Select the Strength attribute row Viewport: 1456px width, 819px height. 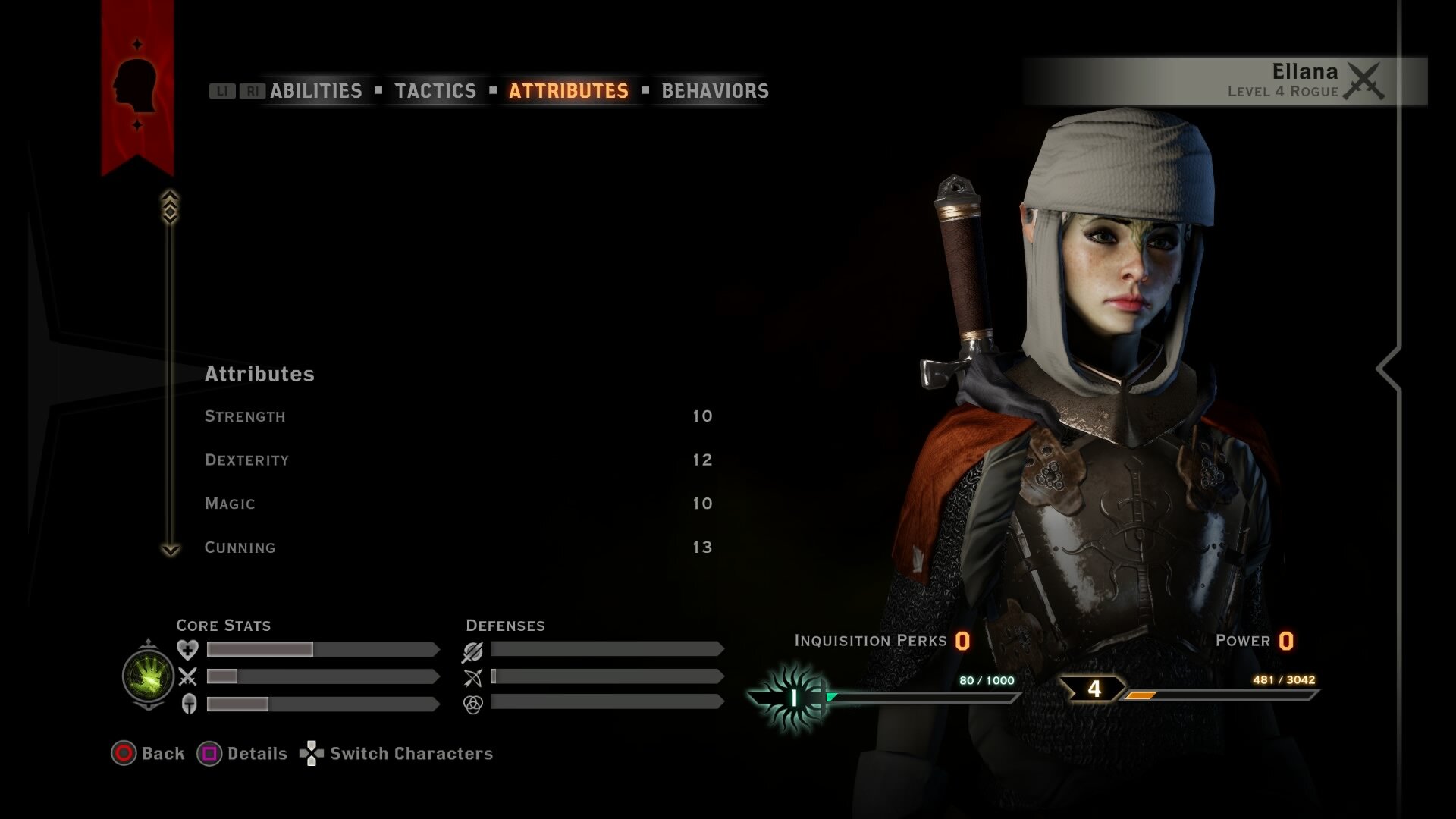458,416
